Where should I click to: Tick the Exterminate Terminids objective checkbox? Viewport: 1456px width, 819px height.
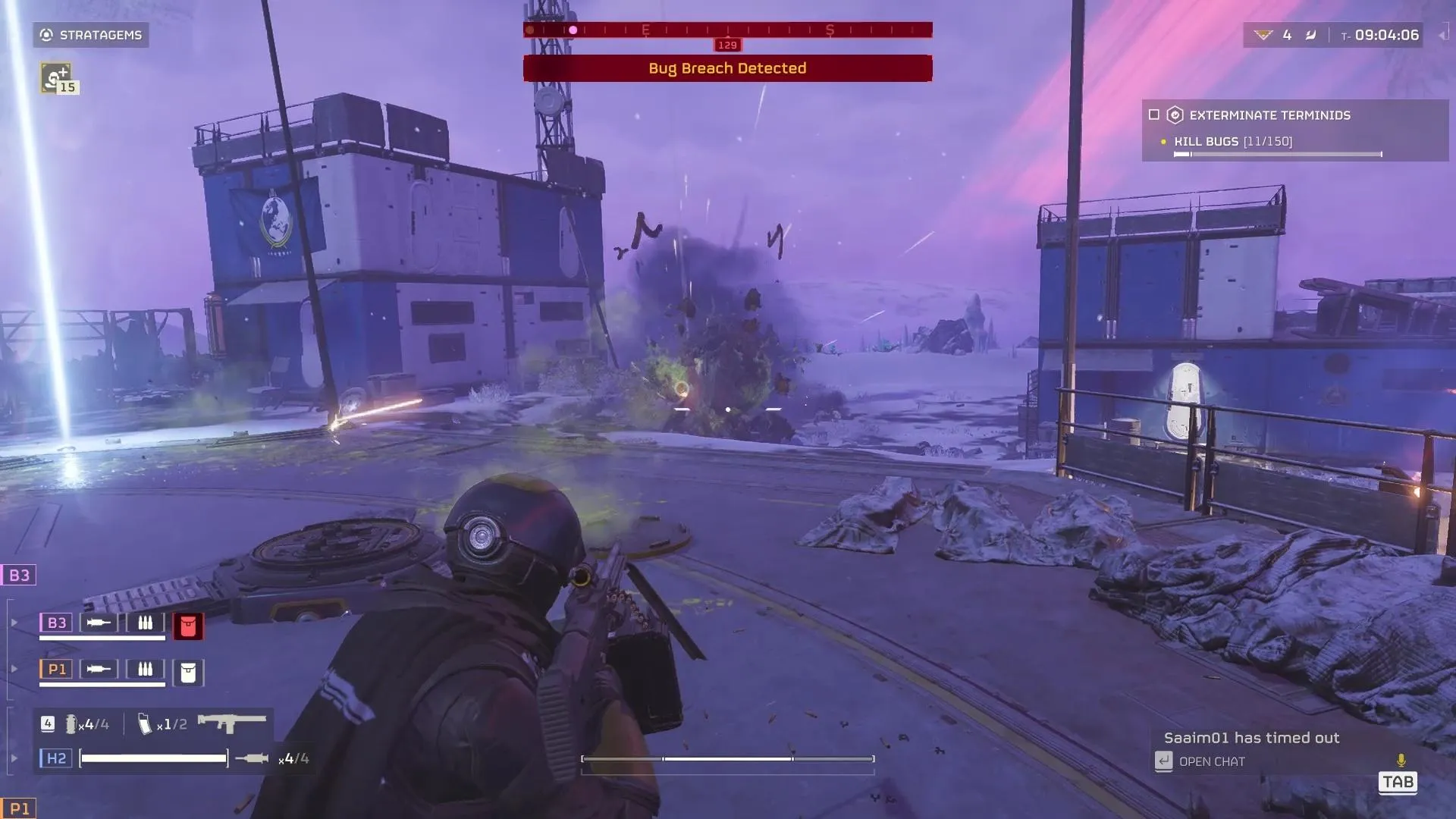tap(1154, 115)
